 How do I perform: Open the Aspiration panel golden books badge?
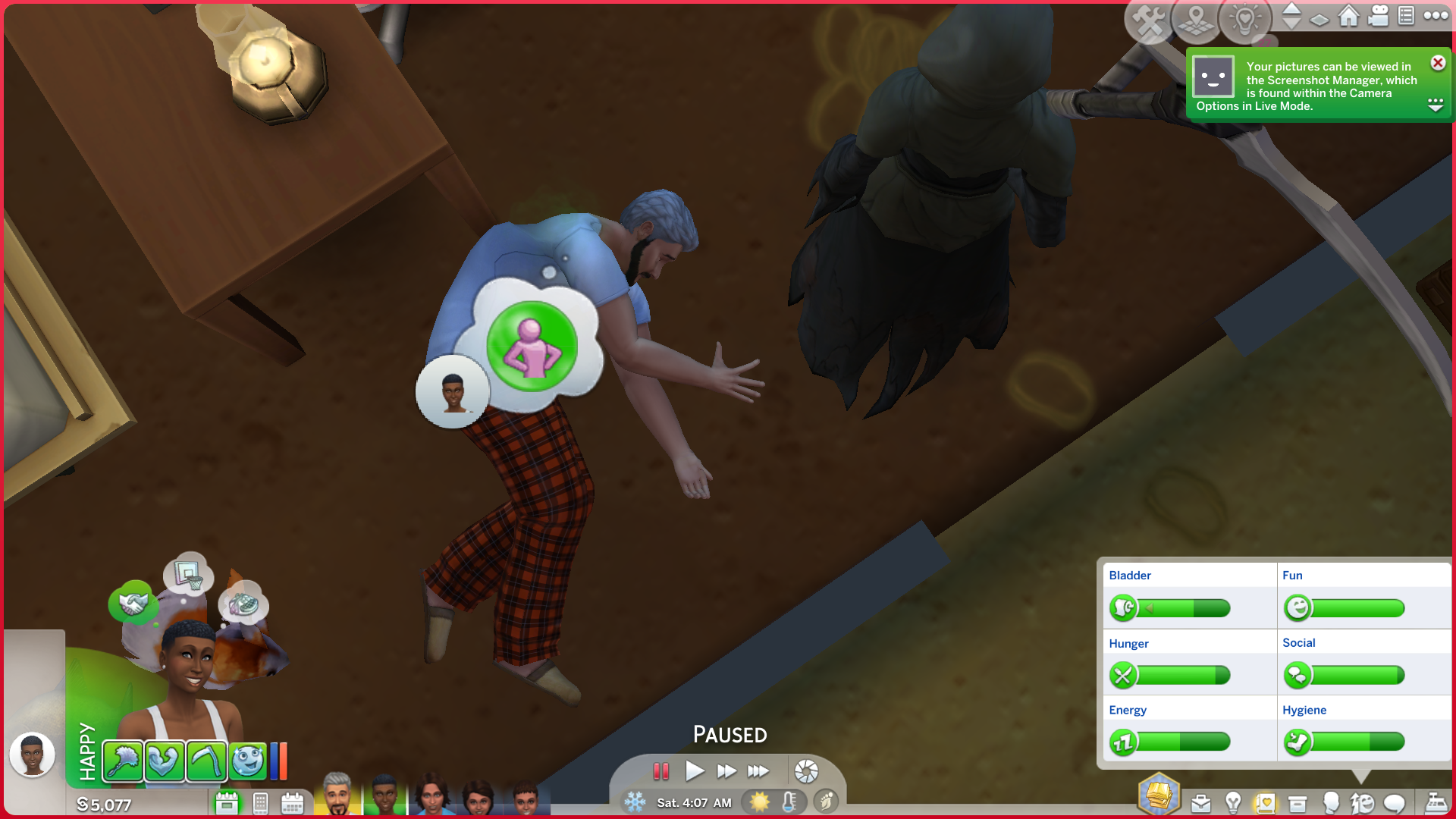pyautogui.click(x=1159, y=795)
